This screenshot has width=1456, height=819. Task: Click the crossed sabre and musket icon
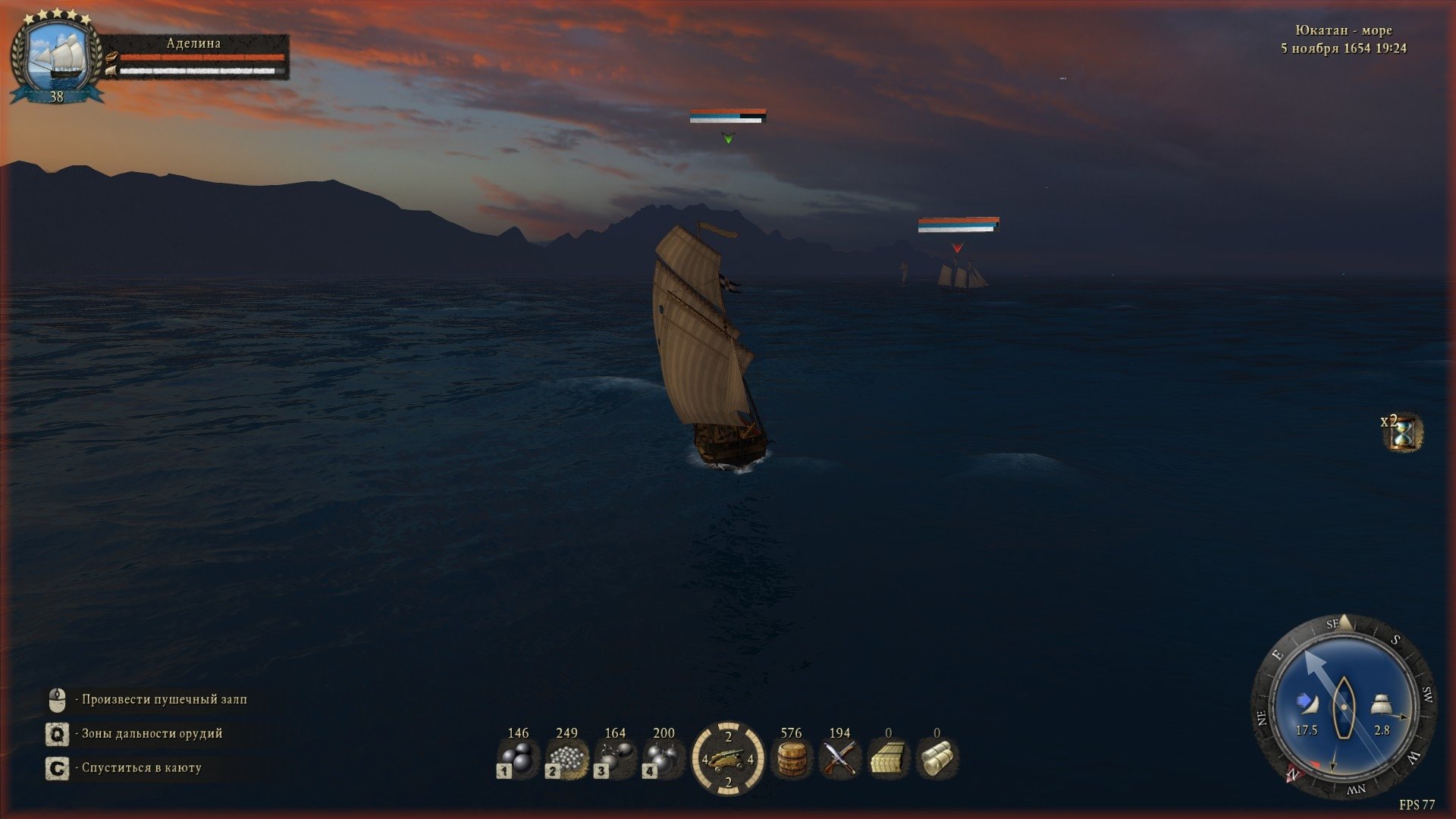pos(839,758)
